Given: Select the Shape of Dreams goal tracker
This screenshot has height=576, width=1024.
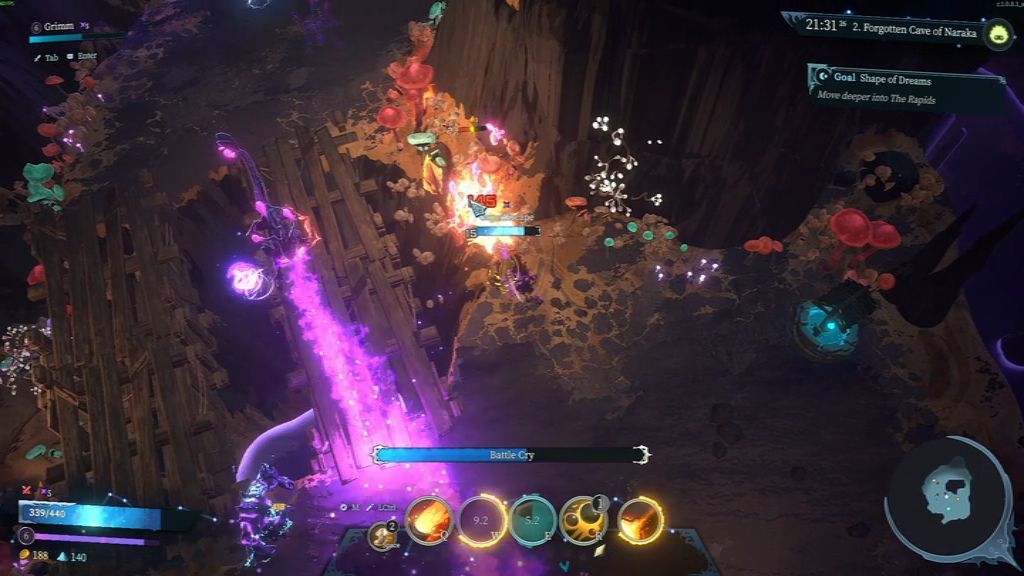Looking at the screenshot, I should pyautogui.click(x=905, y=88).
